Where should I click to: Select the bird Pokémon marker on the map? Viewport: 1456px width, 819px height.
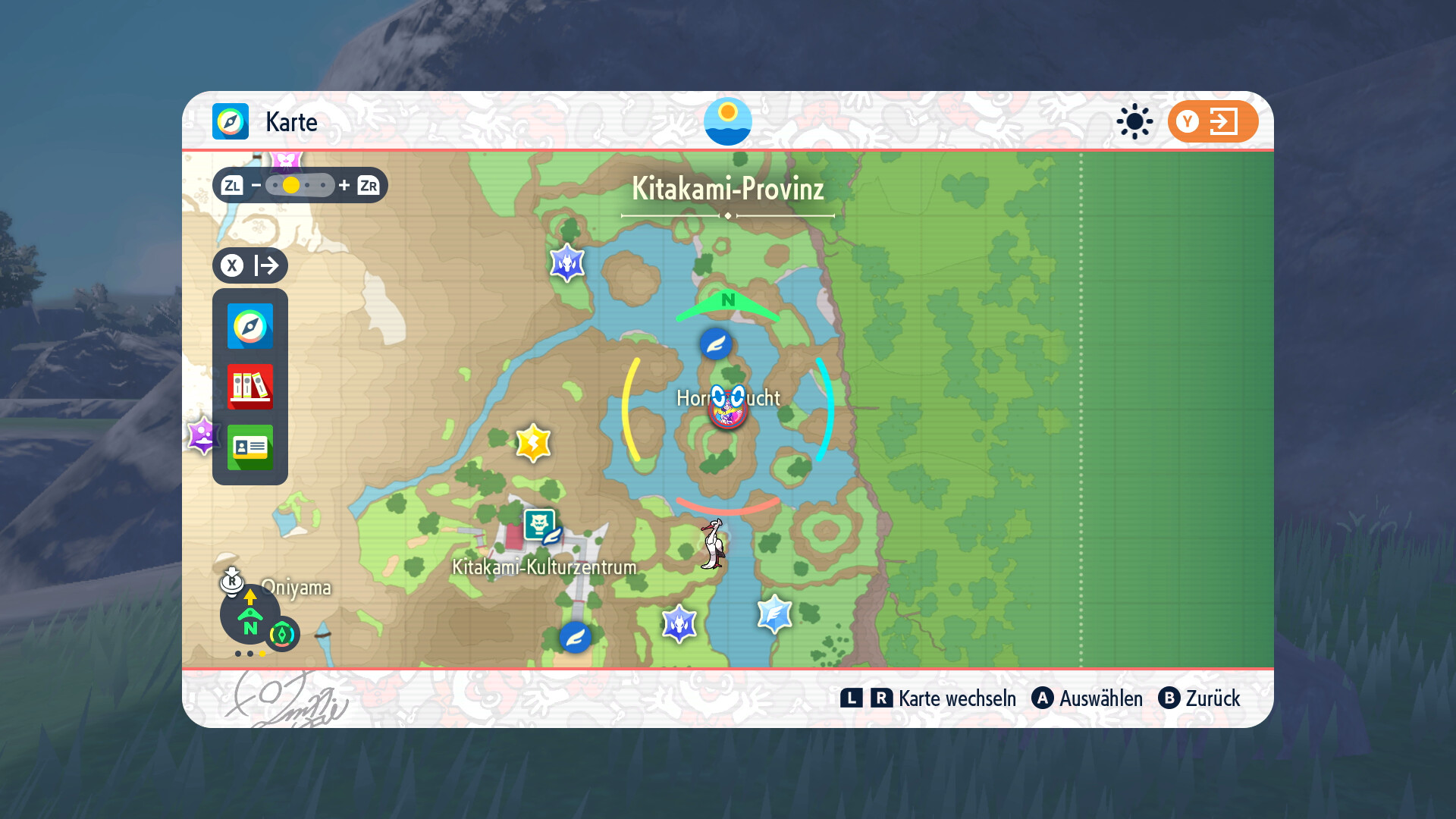(713, 544)
